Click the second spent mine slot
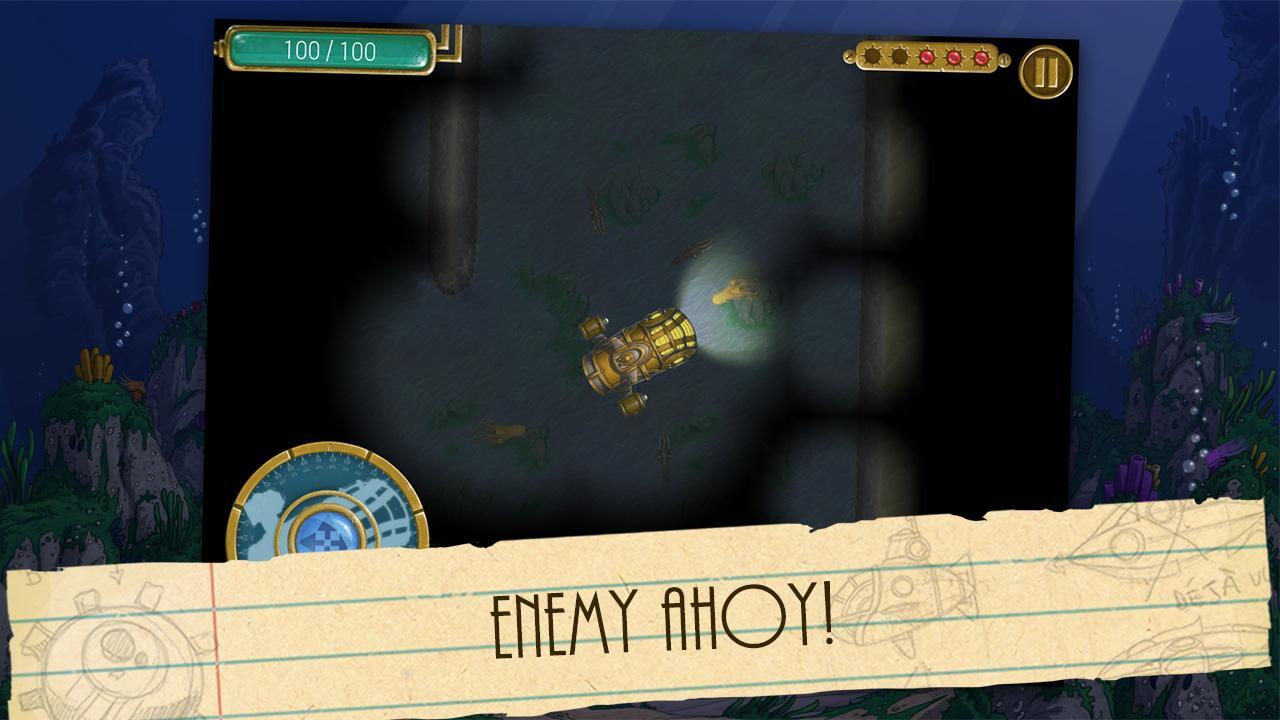The width and height of the screenshot is (1280, 720). [898, 57]
